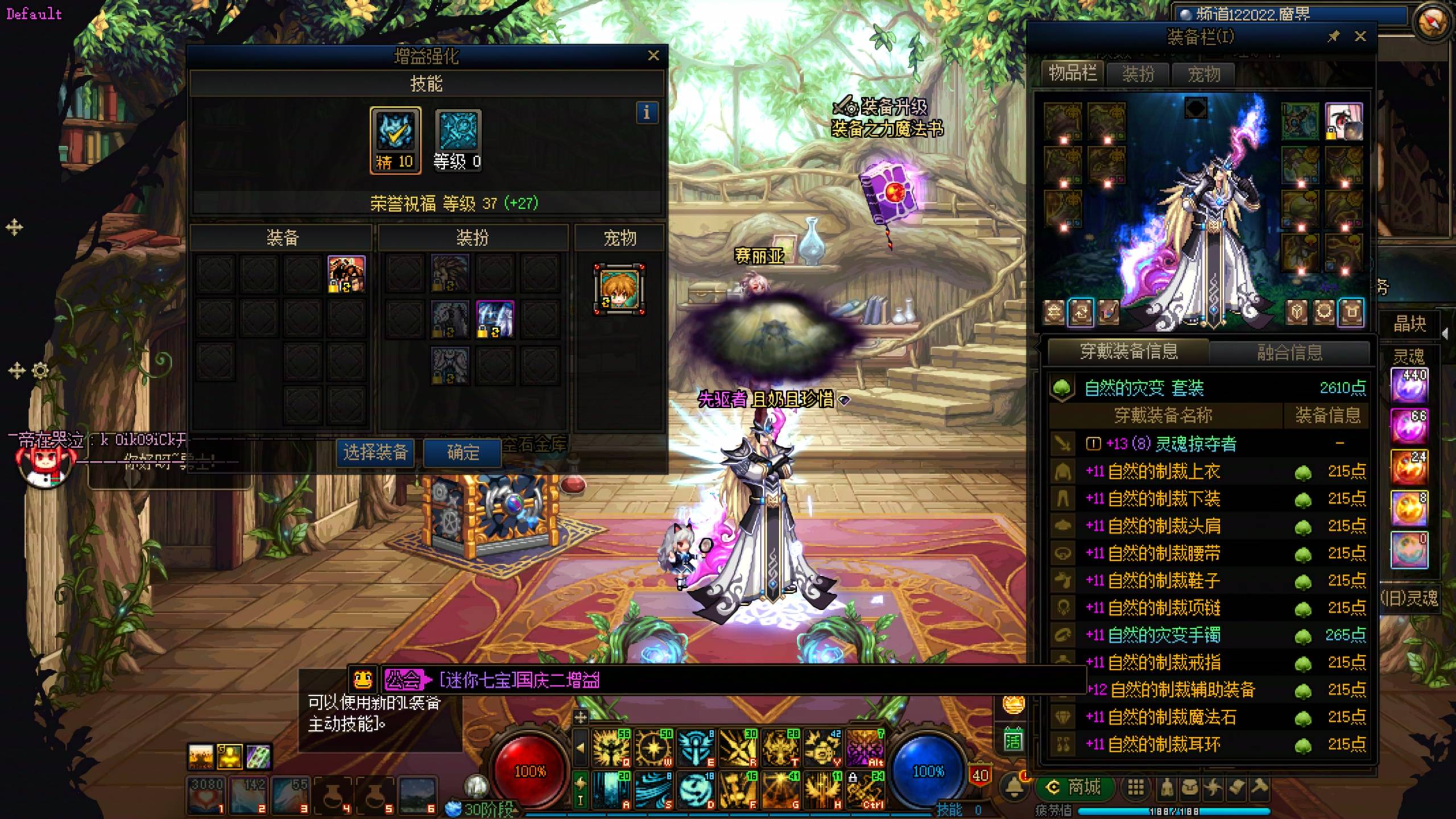Open the blue info button in 增益强化
The height and width of the screenshot is (819, 1456).
pyautogui.click(x=647, y=113)
